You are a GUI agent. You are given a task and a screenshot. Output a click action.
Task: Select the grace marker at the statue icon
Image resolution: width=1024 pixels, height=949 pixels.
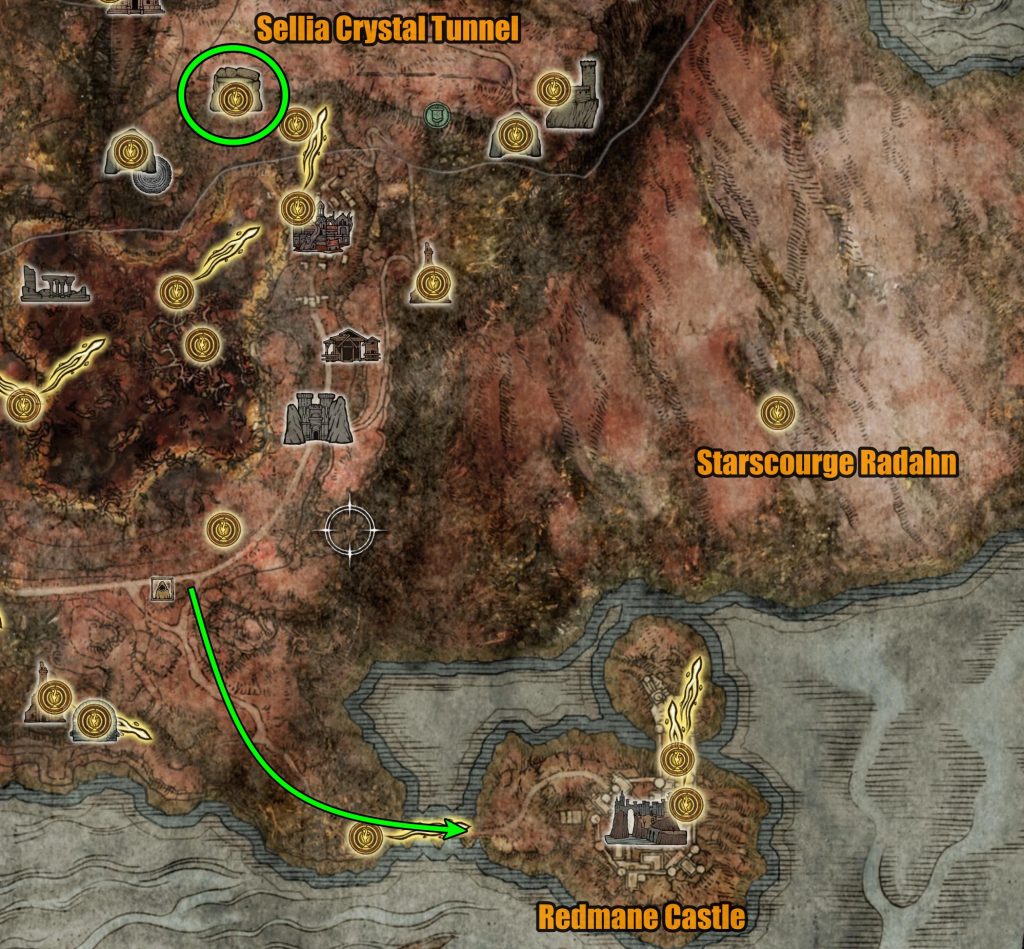[430, 283]
